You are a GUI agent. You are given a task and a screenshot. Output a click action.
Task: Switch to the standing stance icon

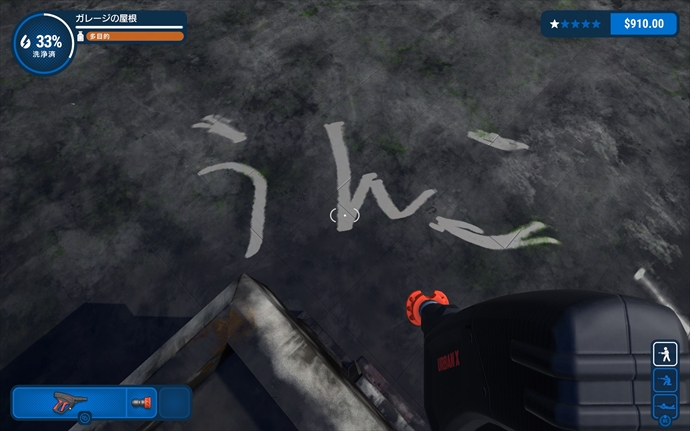coord(665,354)
